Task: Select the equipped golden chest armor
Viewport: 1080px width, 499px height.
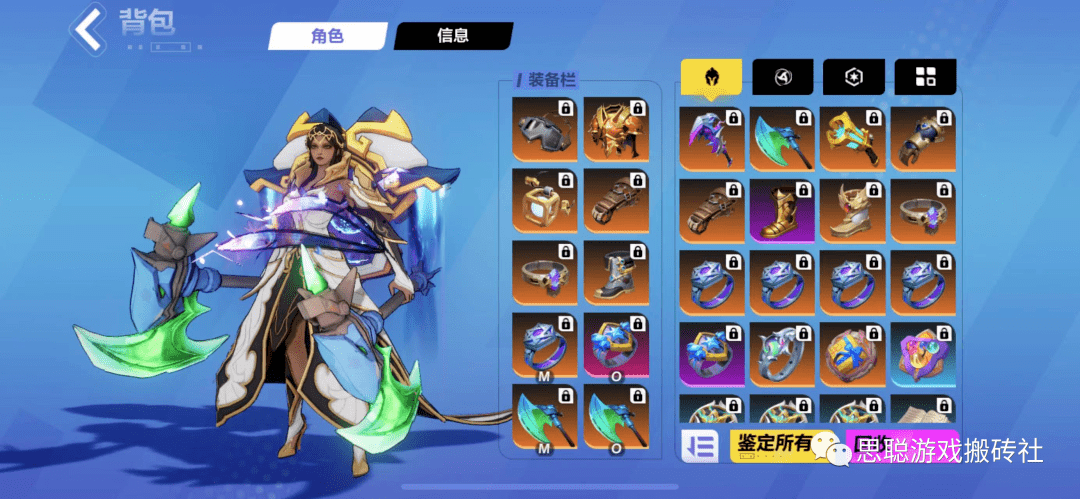Action: 615,129
